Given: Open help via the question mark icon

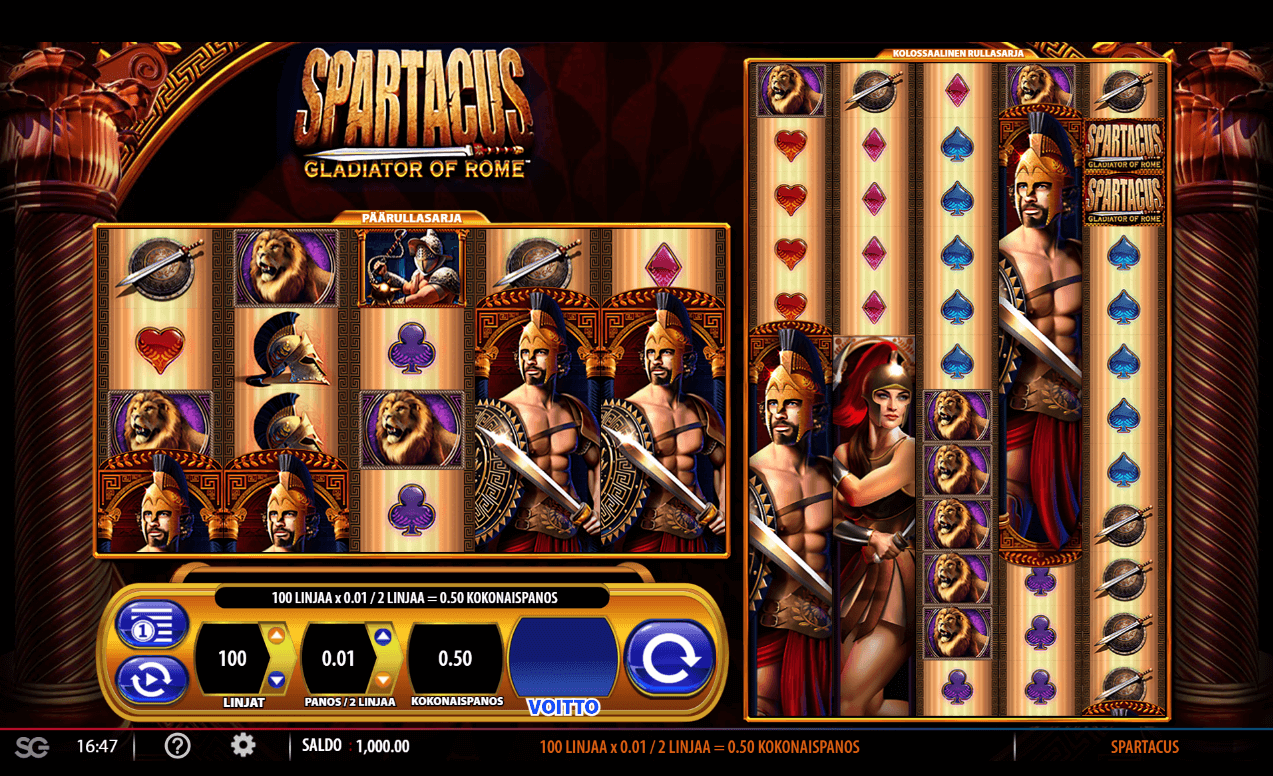Looking at the screenshot, I should [x=178, y=746].
